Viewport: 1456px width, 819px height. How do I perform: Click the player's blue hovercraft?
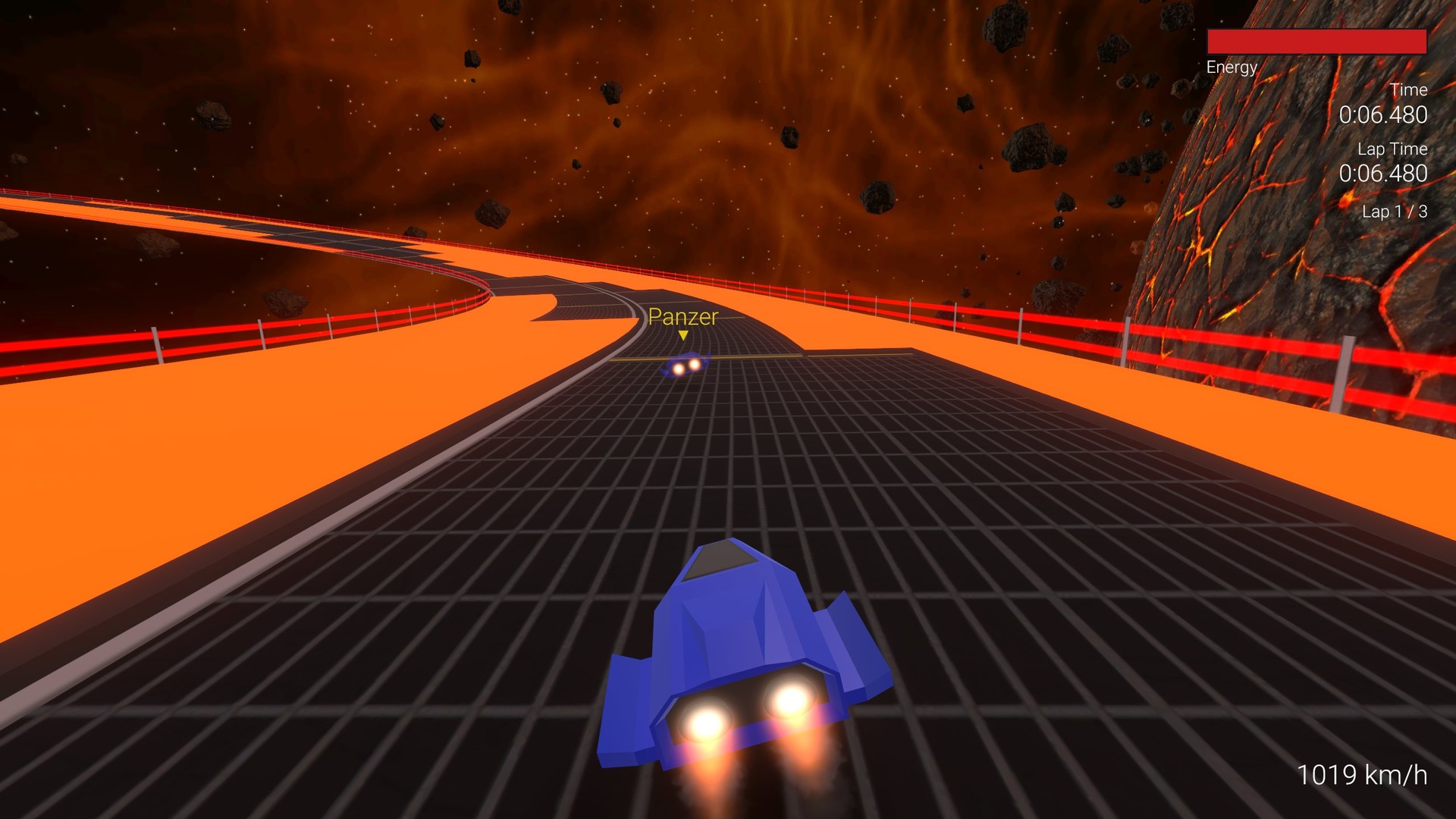pyautogui.click(x=728, y=645)
